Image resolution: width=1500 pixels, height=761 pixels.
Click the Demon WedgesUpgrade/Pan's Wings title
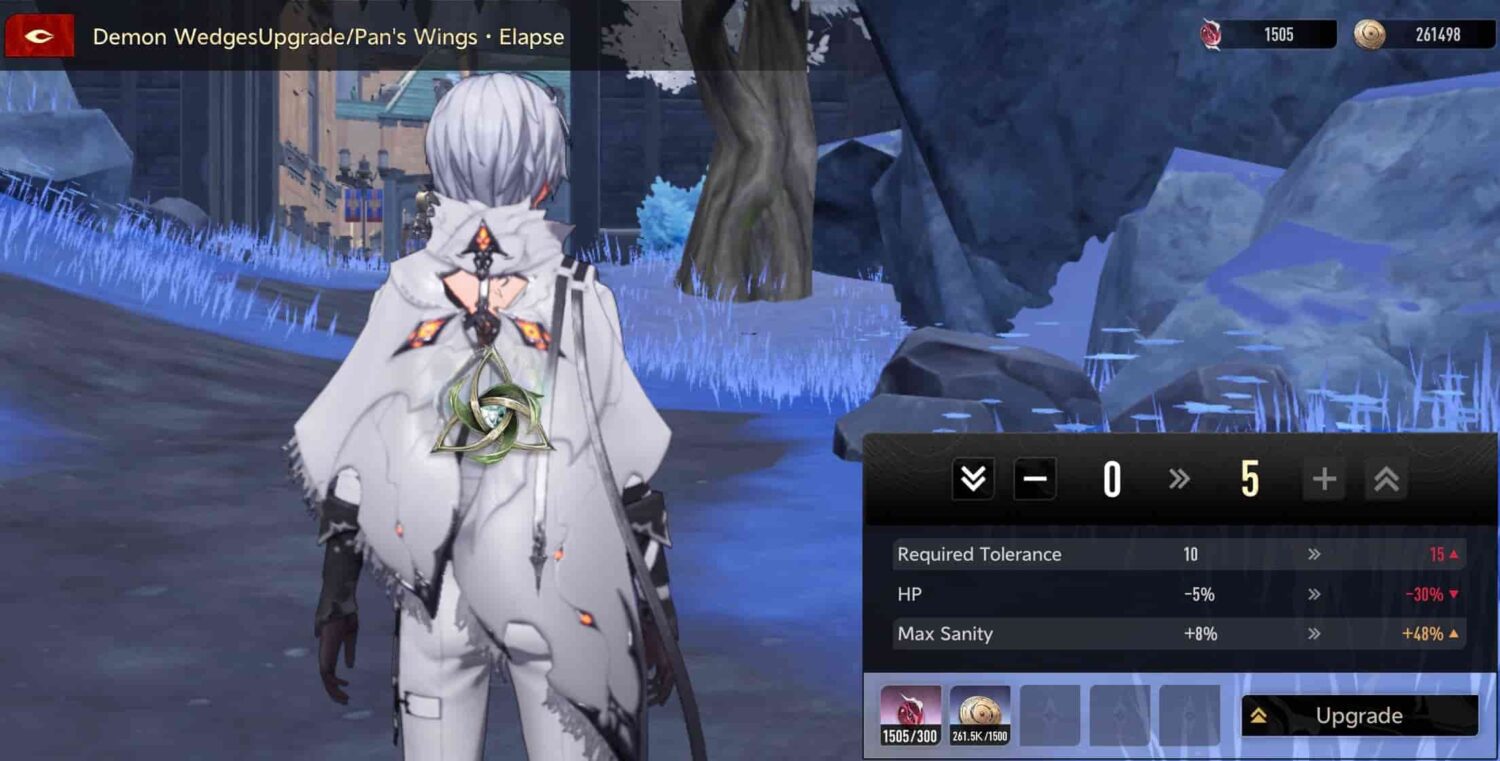pos(285,36)
